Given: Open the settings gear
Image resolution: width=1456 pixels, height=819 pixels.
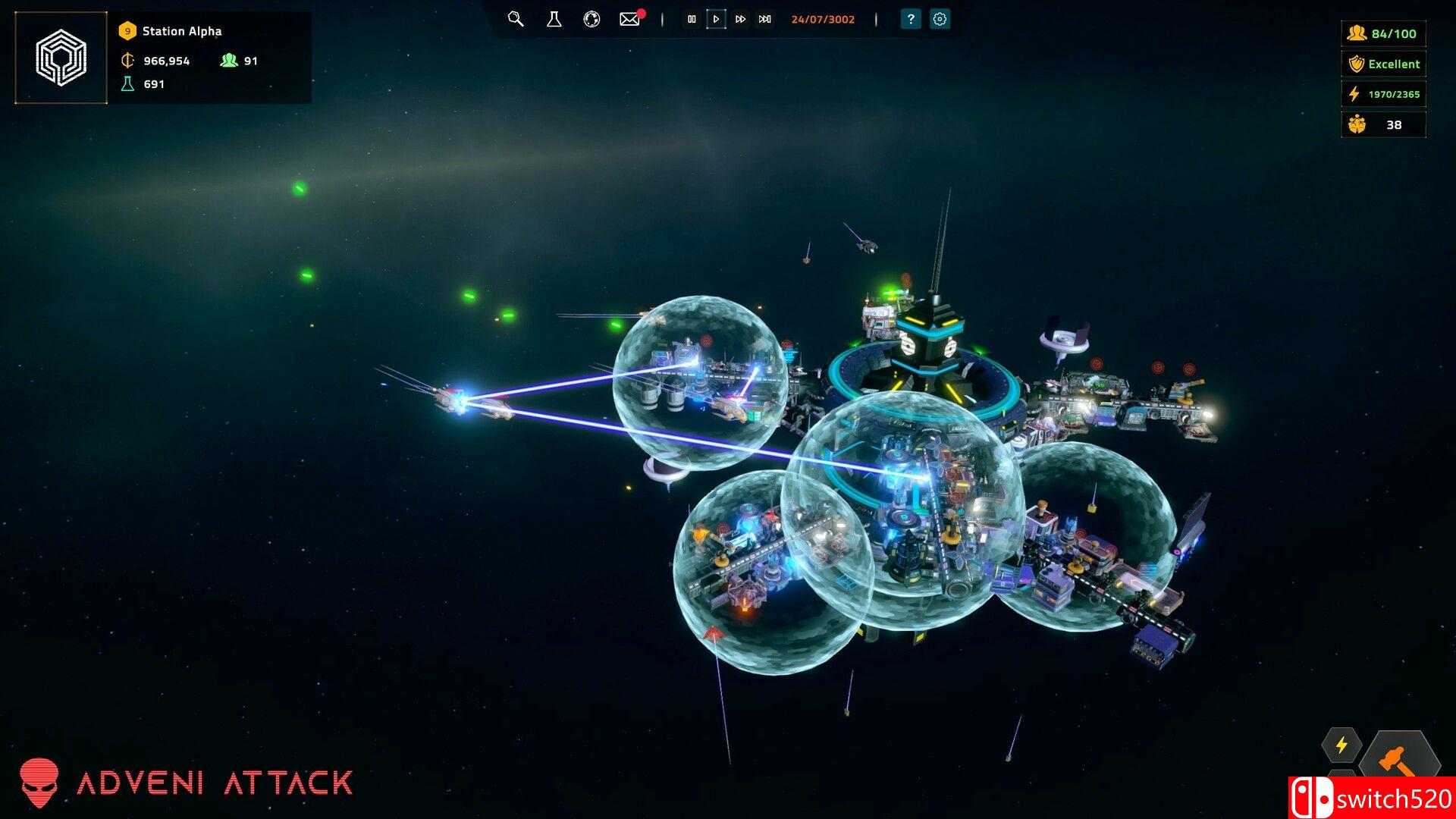Looking at the screenshot, I should coord(939,20).
